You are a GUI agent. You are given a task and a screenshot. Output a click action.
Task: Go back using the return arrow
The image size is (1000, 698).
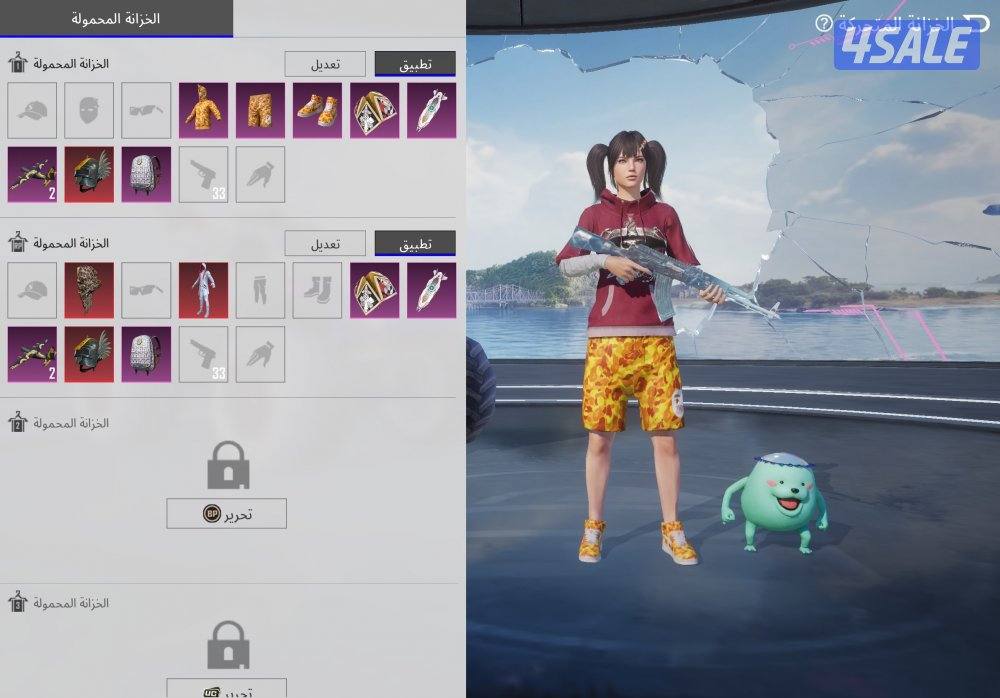(x=969, y=21)
